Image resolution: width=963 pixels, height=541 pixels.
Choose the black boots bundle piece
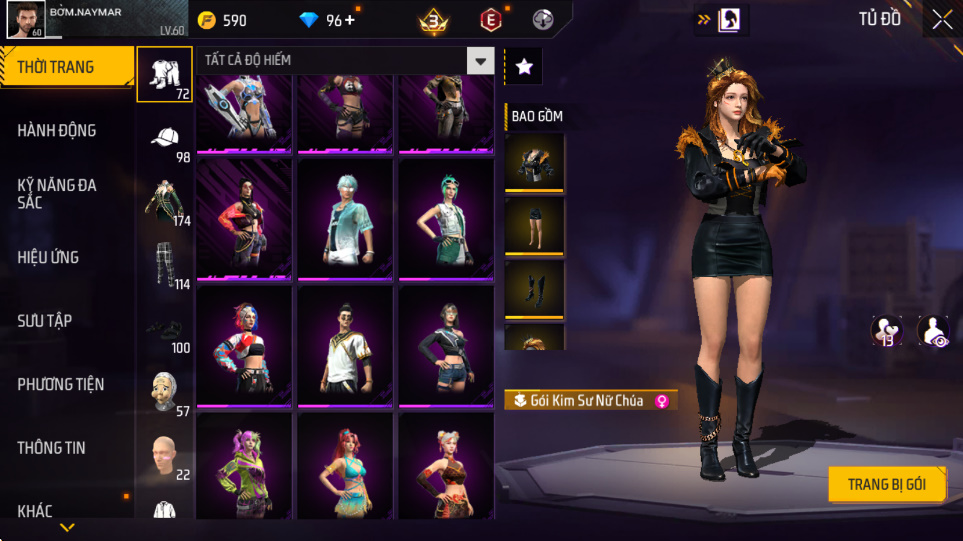coord(535,288)
